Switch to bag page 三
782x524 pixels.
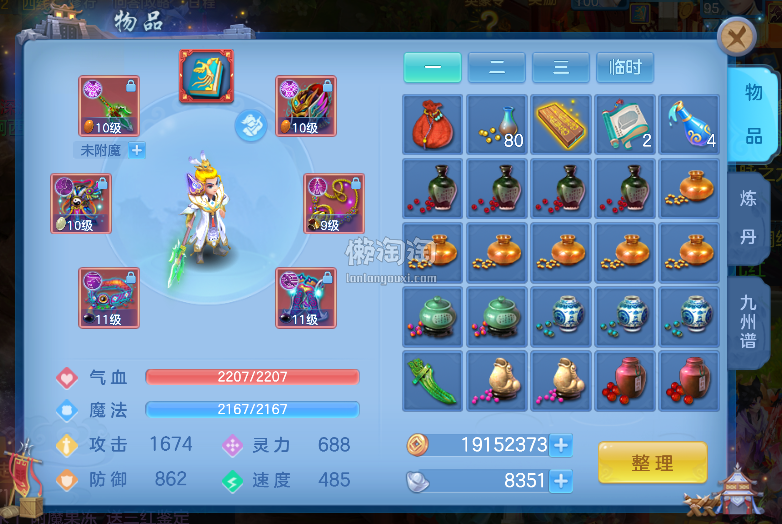561,68
